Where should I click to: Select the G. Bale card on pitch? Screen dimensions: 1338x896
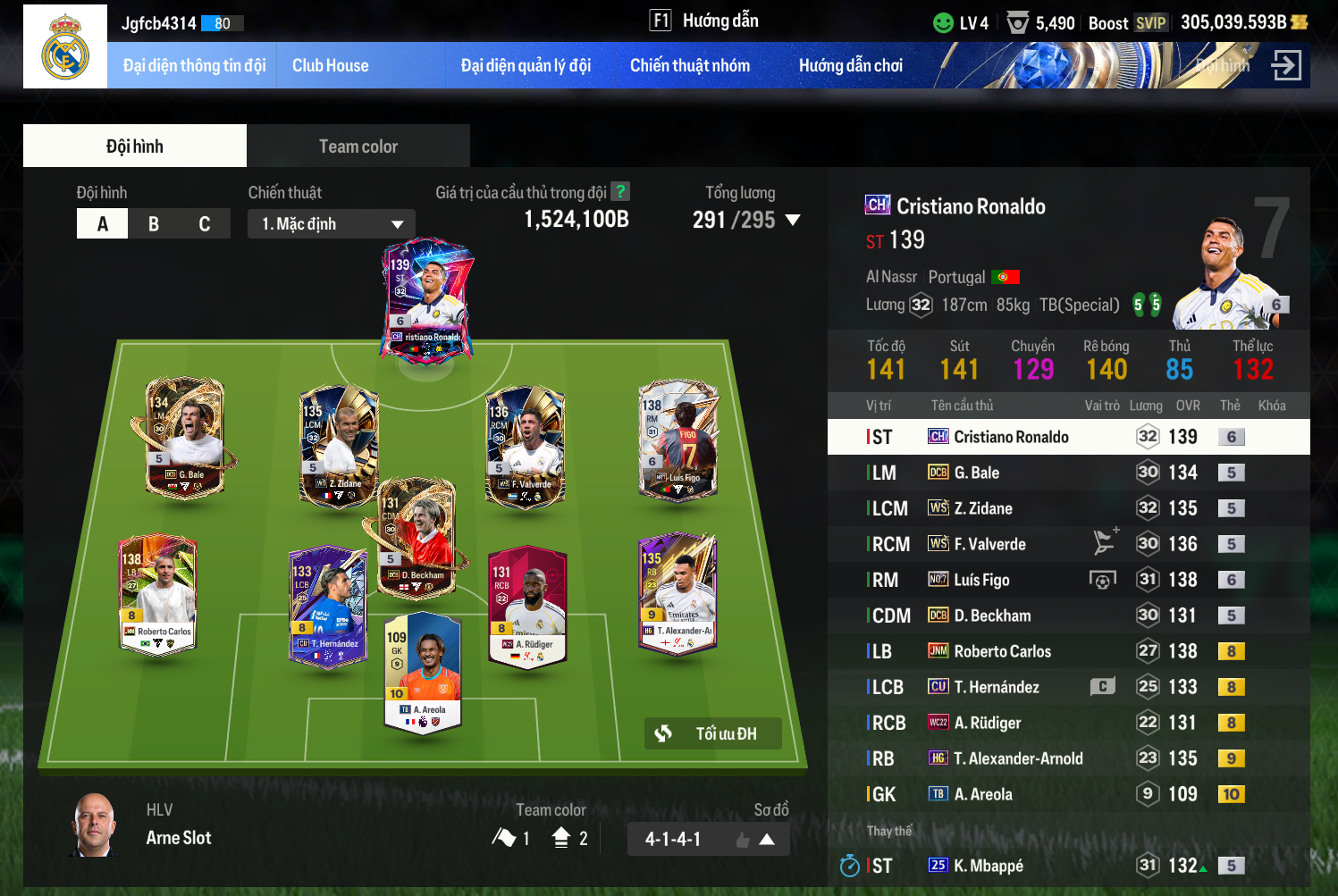[x=185, y=438]
